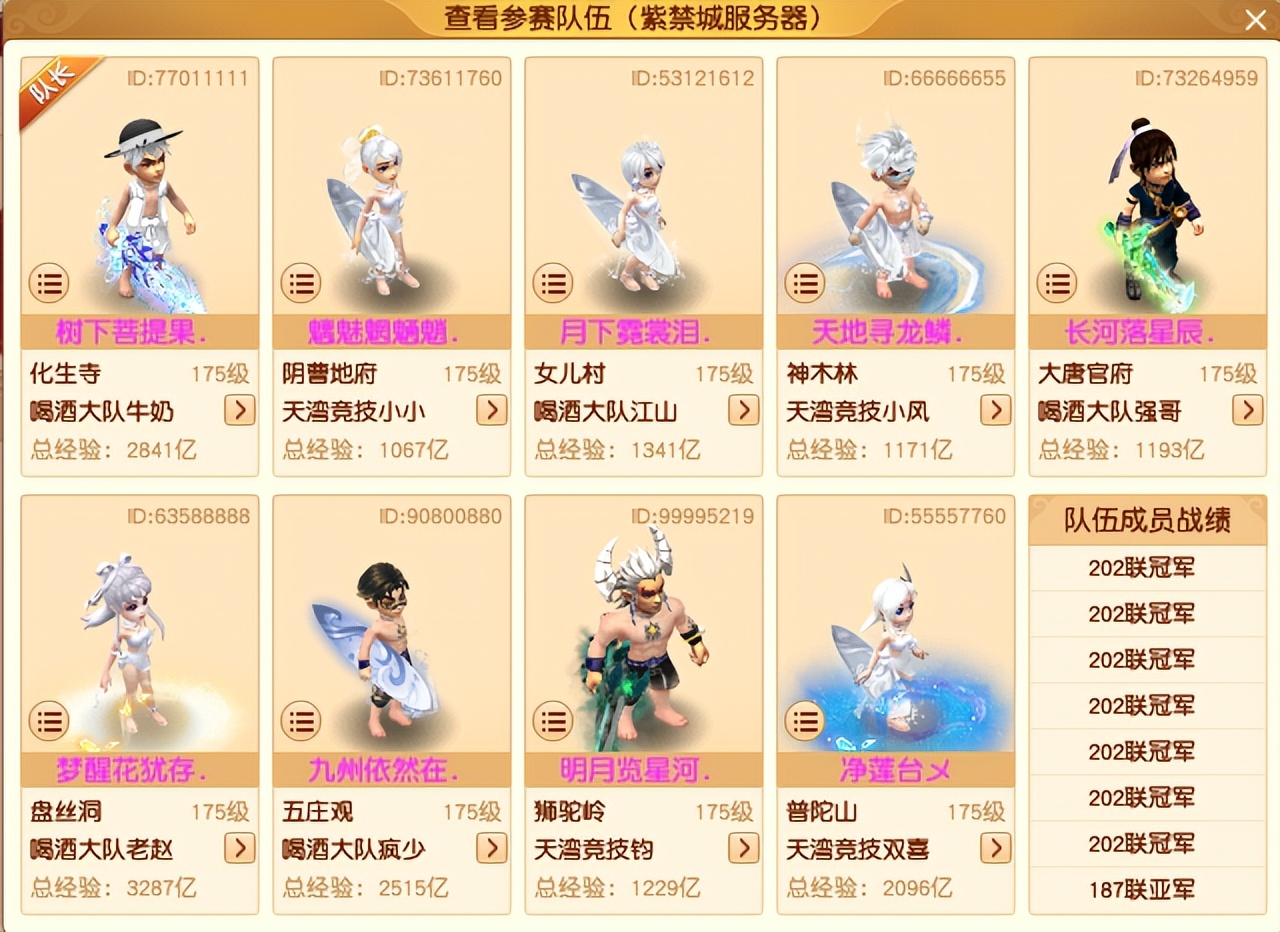This screenshot has height=932, width=1280.
Task: Click the list icon on 明月览星河's card
Action: [551, 721]
